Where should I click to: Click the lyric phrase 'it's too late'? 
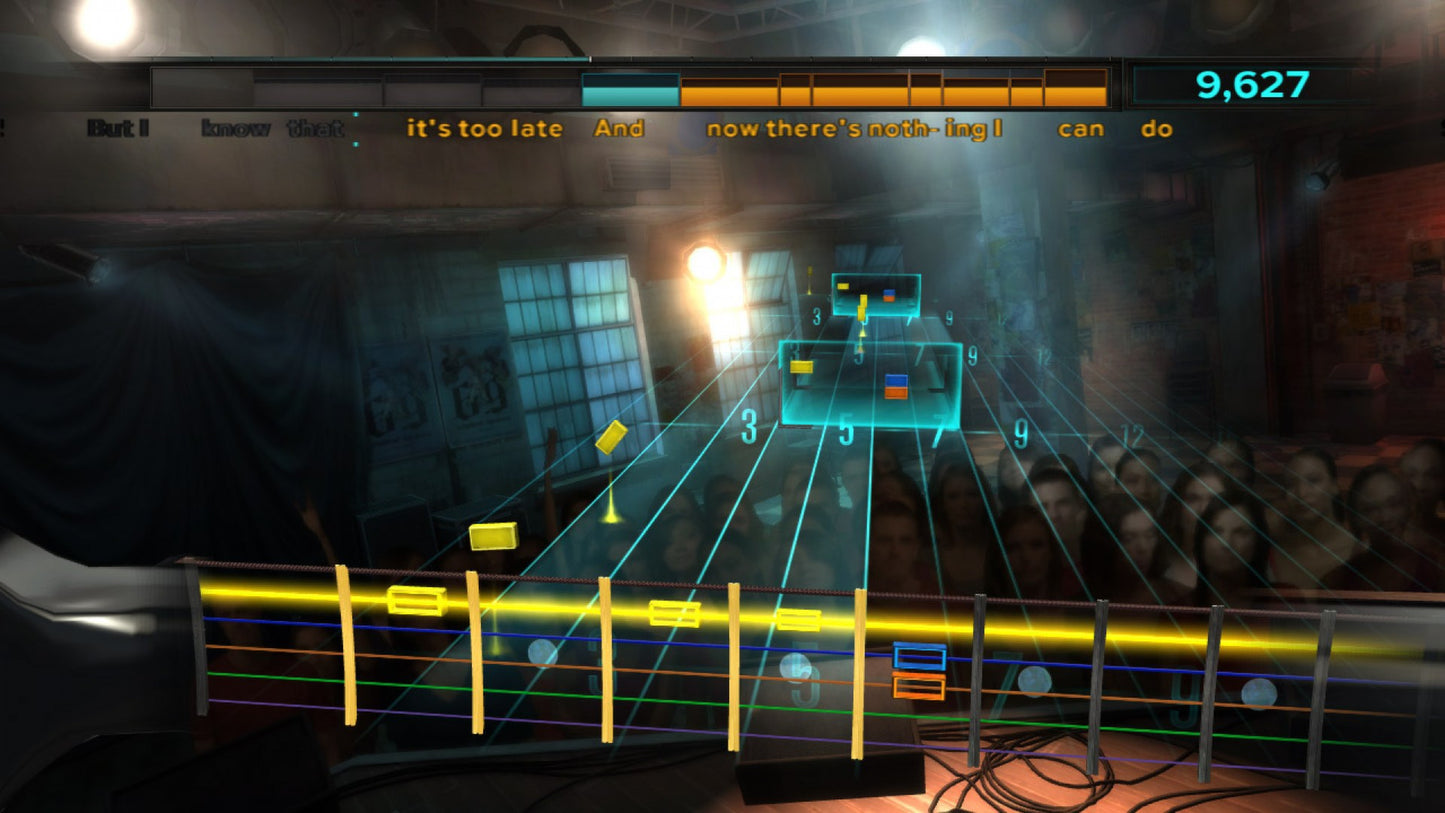tap(485, 128)
